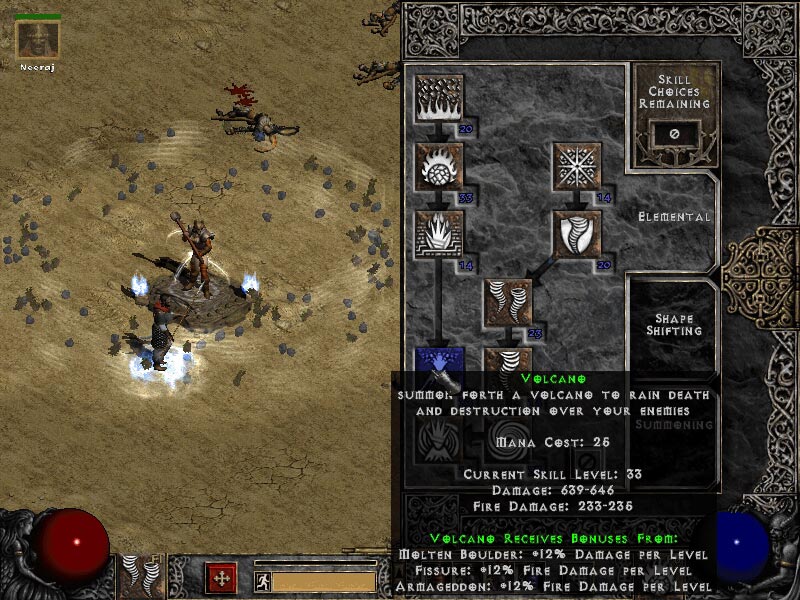Image resolution: width=800 pixels, height=600 pixels.
Task: Pick the Cyclone Armor skill icon
Action: [577, 235]
